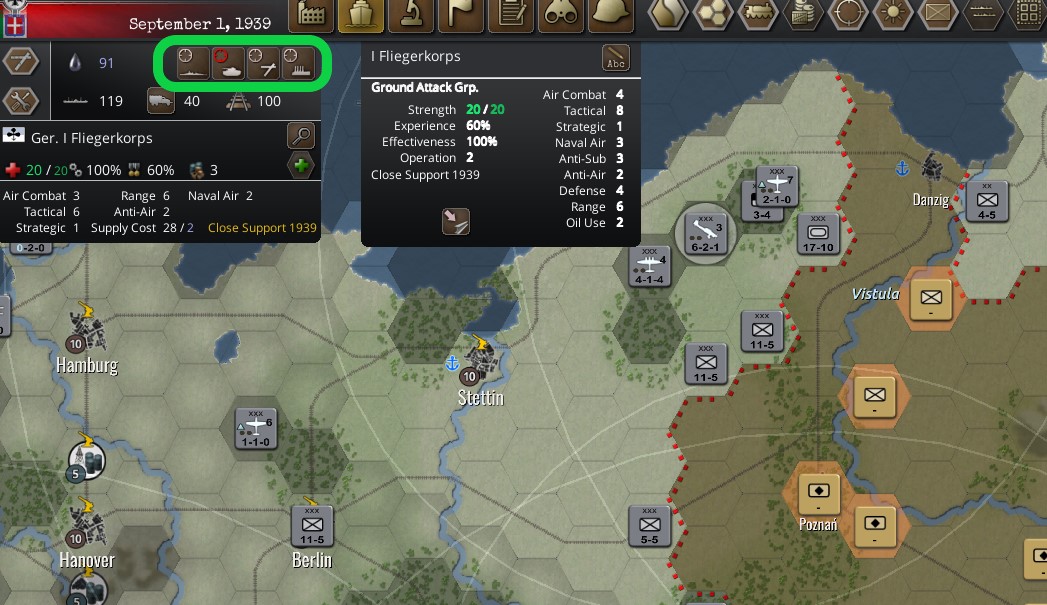
Task: Toggle the crosshair target overlay hexagon
Action: 848,14
